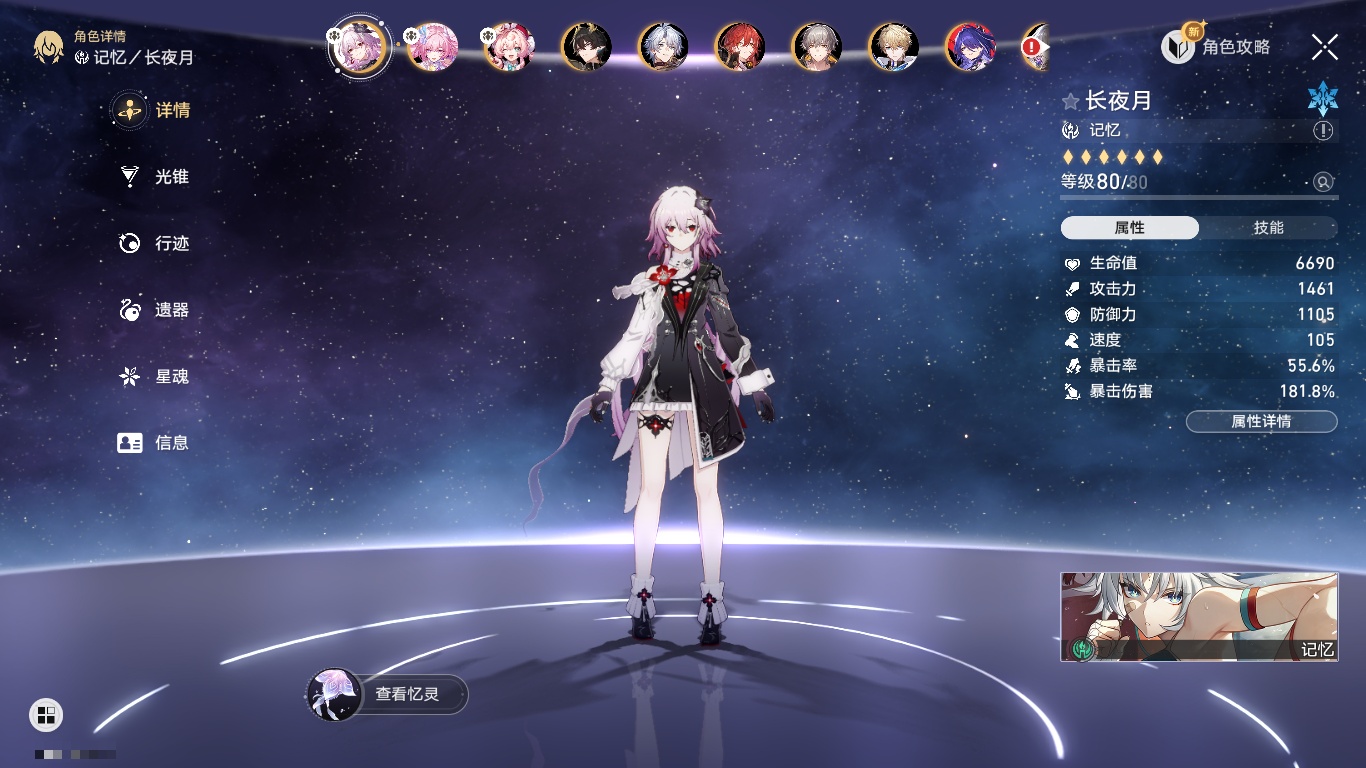This screenshot has width=1366, height=768.
Task: Select the 详情 details menu entry
Action: [154, 110]
